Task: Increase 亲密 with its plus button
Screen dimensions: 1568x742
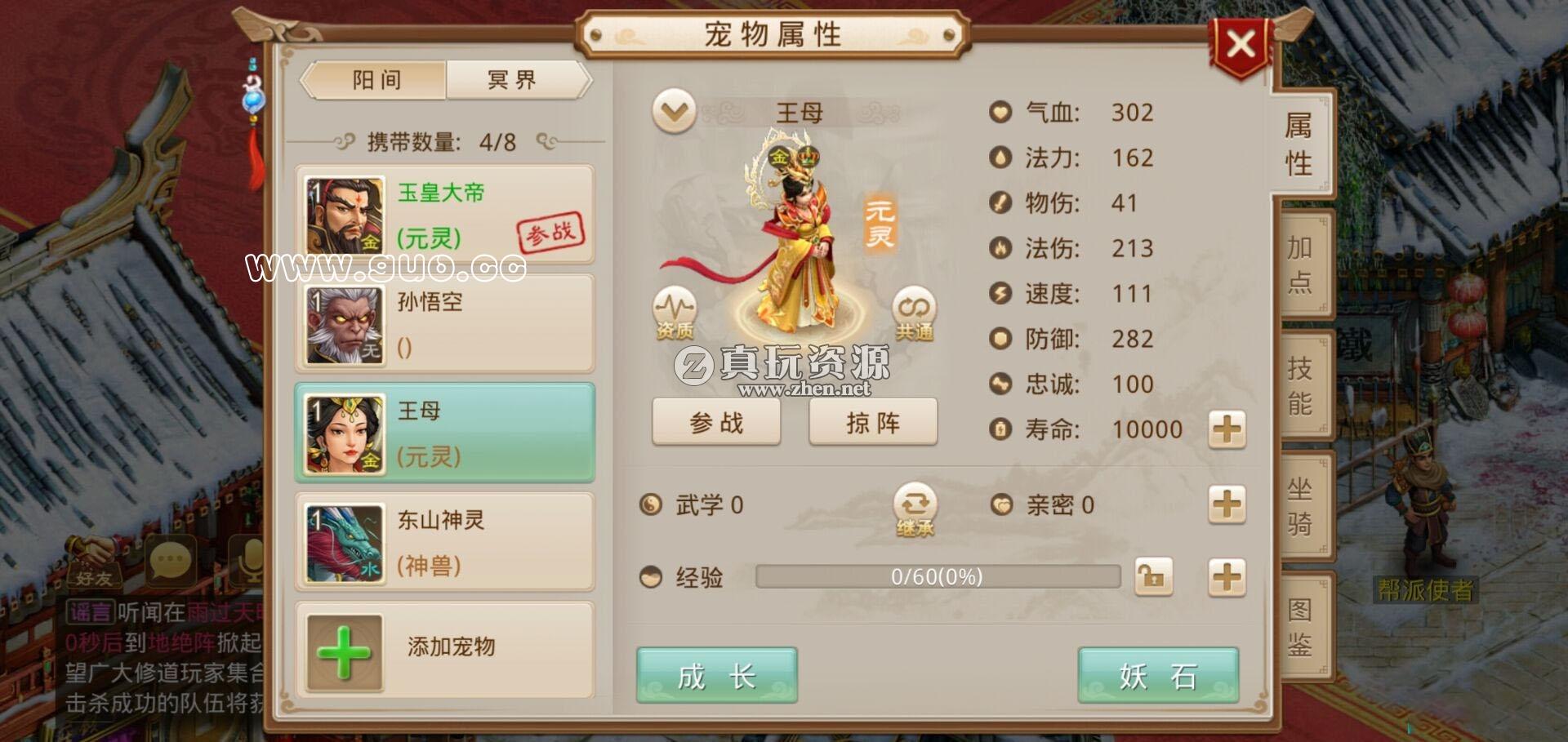Action: (1227, 504)
